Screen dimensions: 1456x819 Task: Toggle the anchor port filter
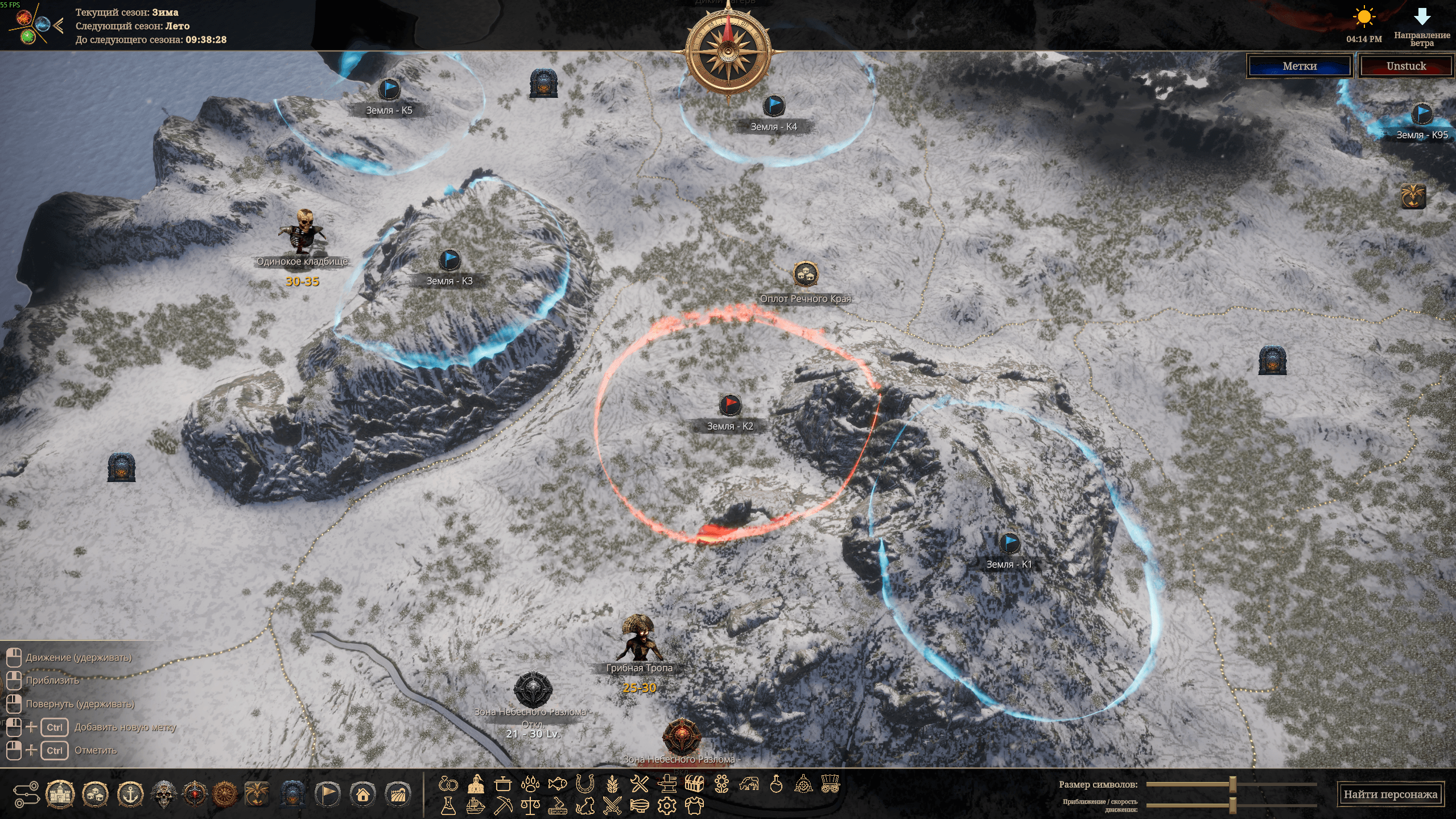pos(130,794)
